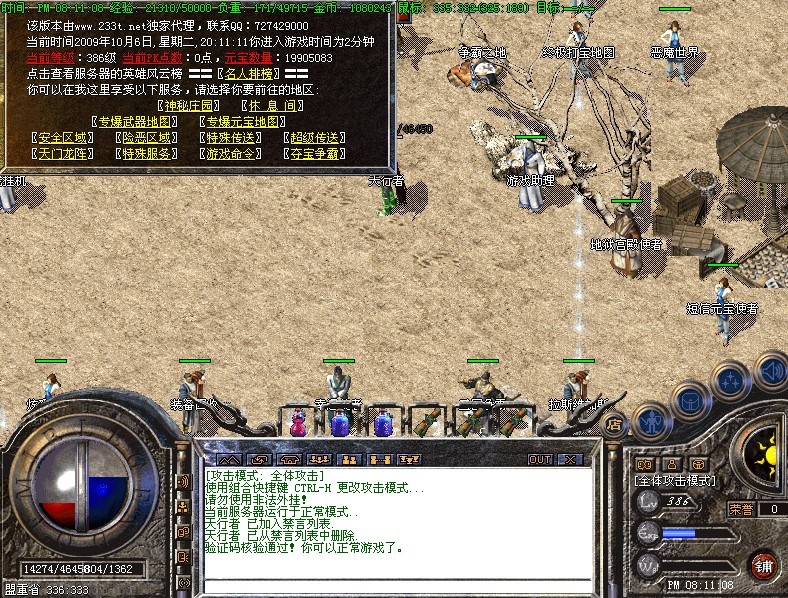This screenshot has width=788, height=598.
Task: Open the 特殊传送 special teleport option
Action: [230, 138]
